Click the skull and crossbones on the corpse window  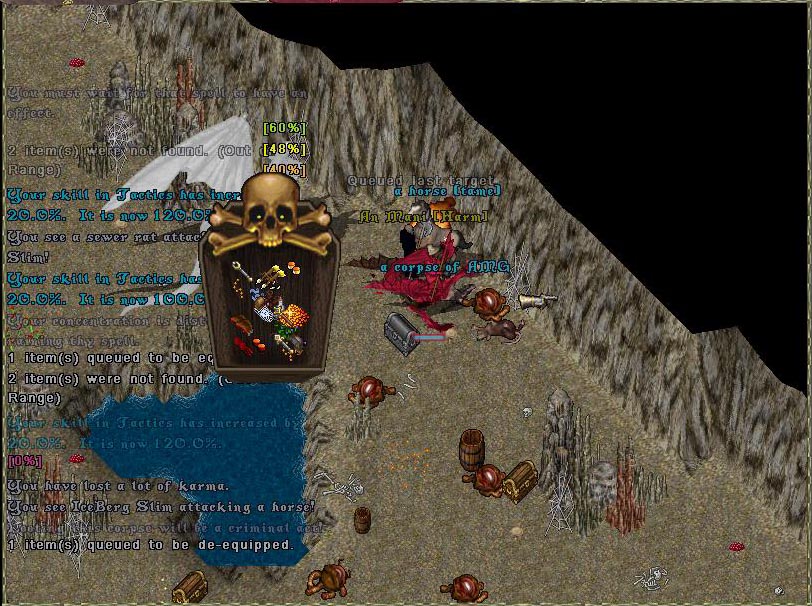[269, 213]
